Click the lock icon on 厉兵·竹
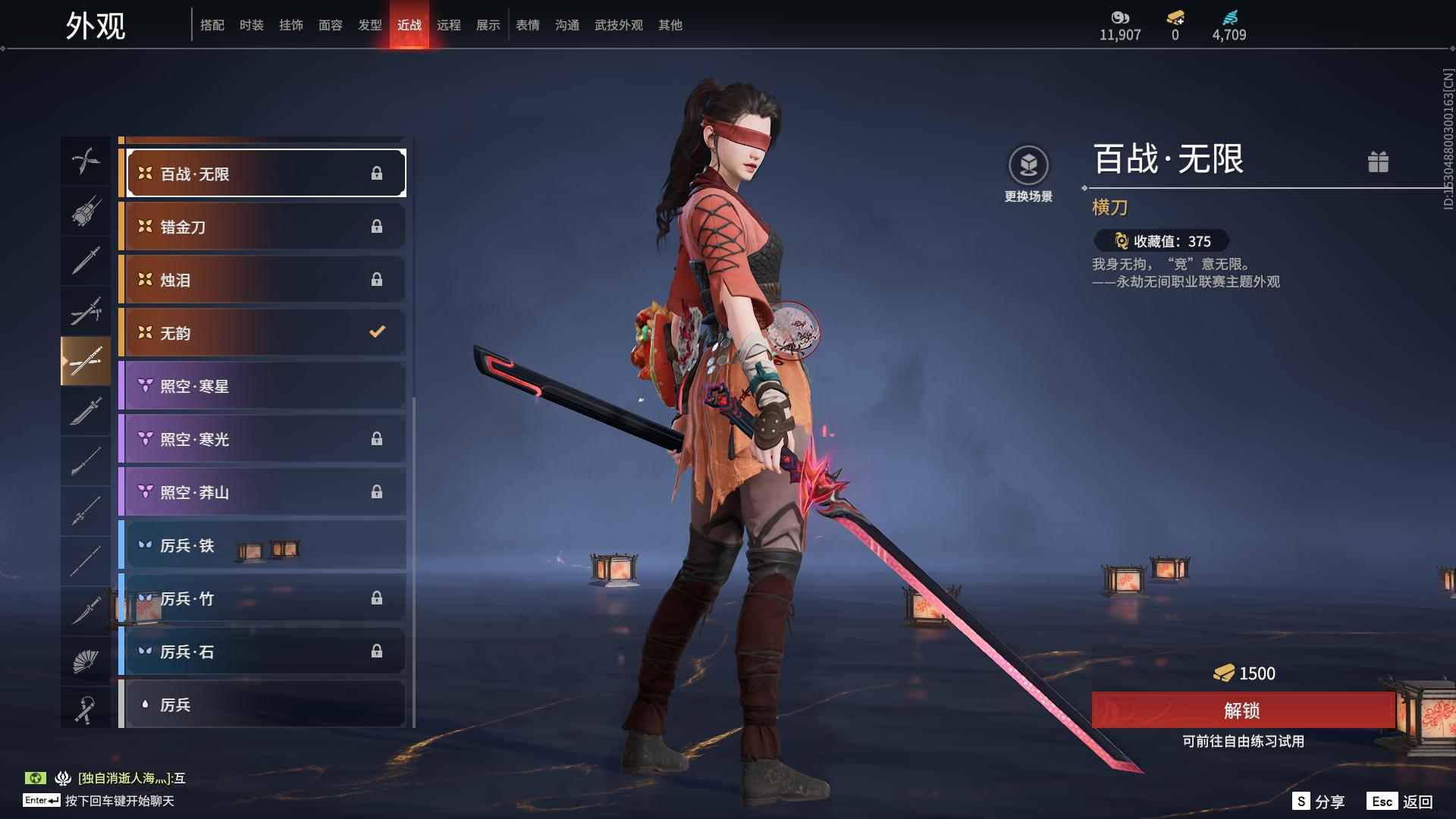 click(378, 598)
